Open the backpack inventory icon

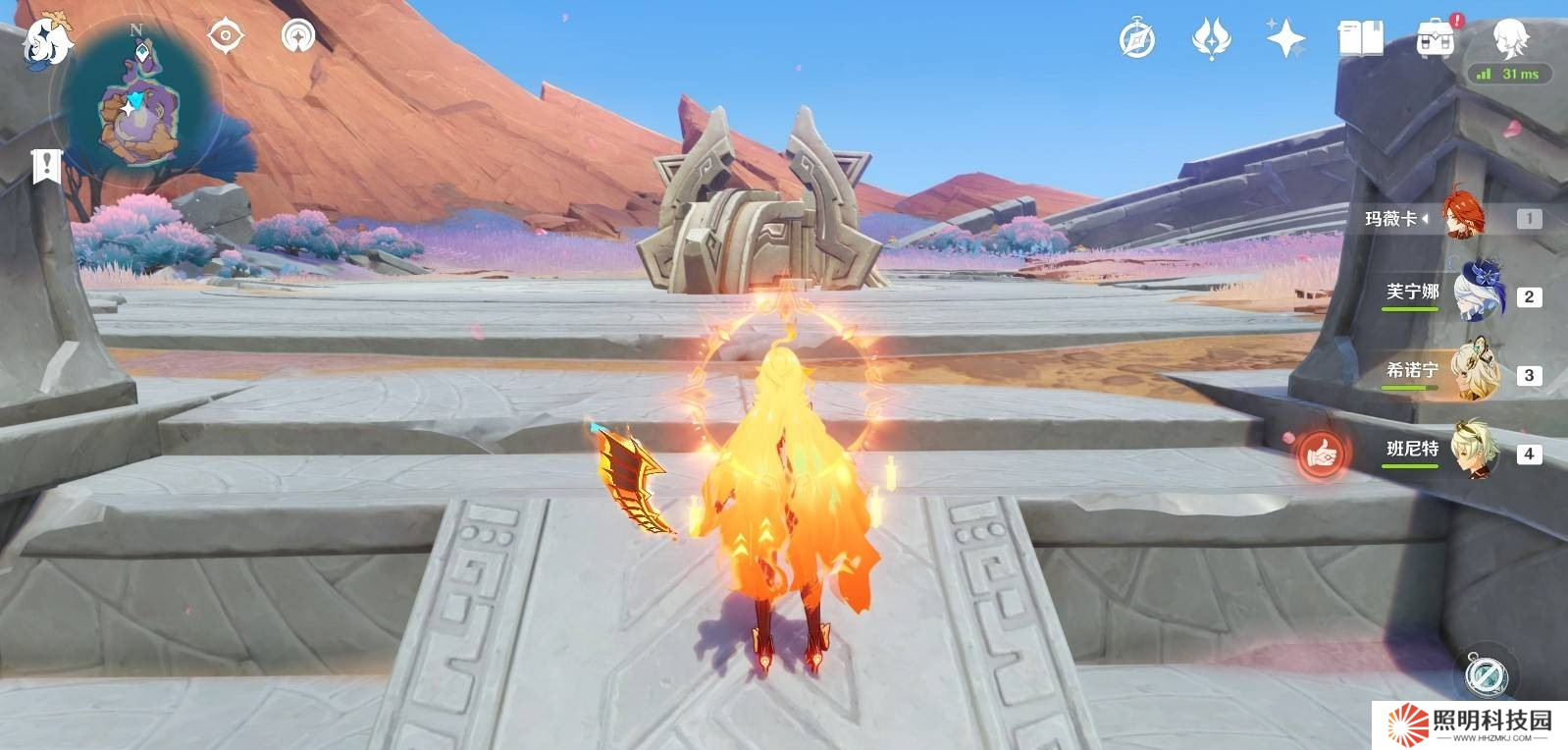coord(1435,40)
